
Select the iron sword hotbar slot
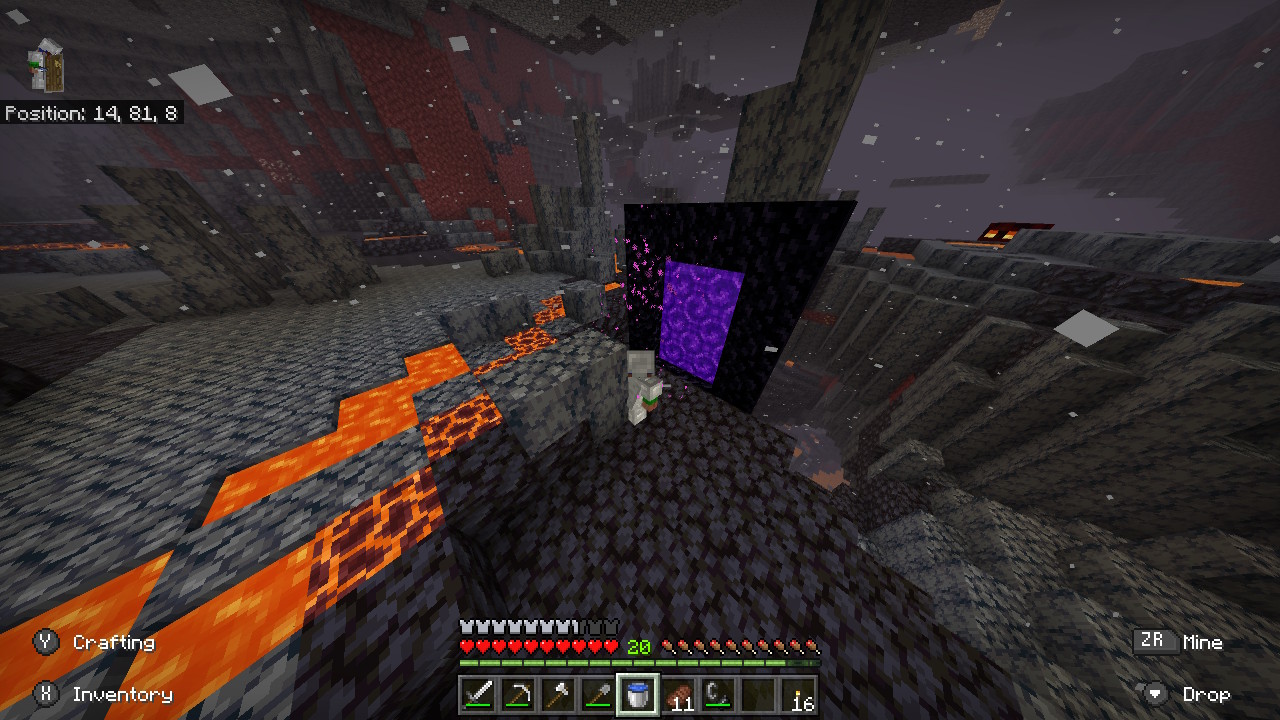477,695
